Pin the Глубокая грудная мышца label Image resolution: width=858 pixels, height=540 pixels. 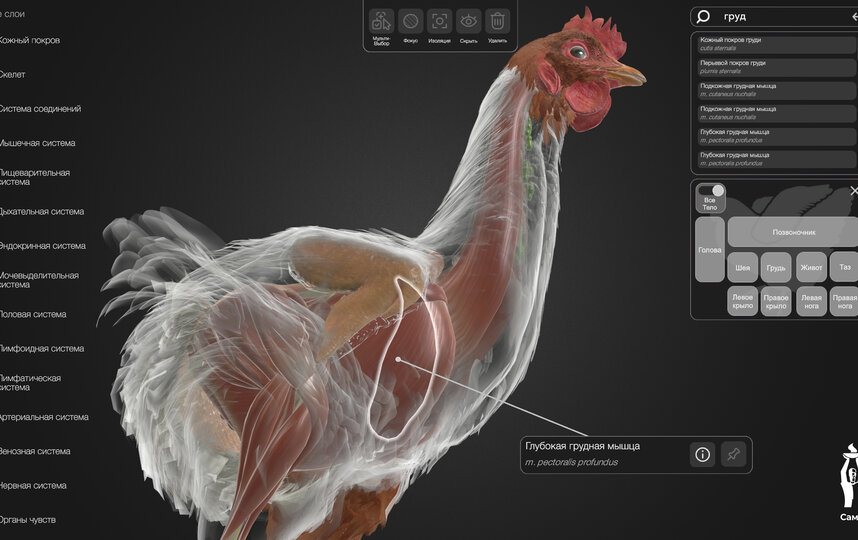click(733, 455)
